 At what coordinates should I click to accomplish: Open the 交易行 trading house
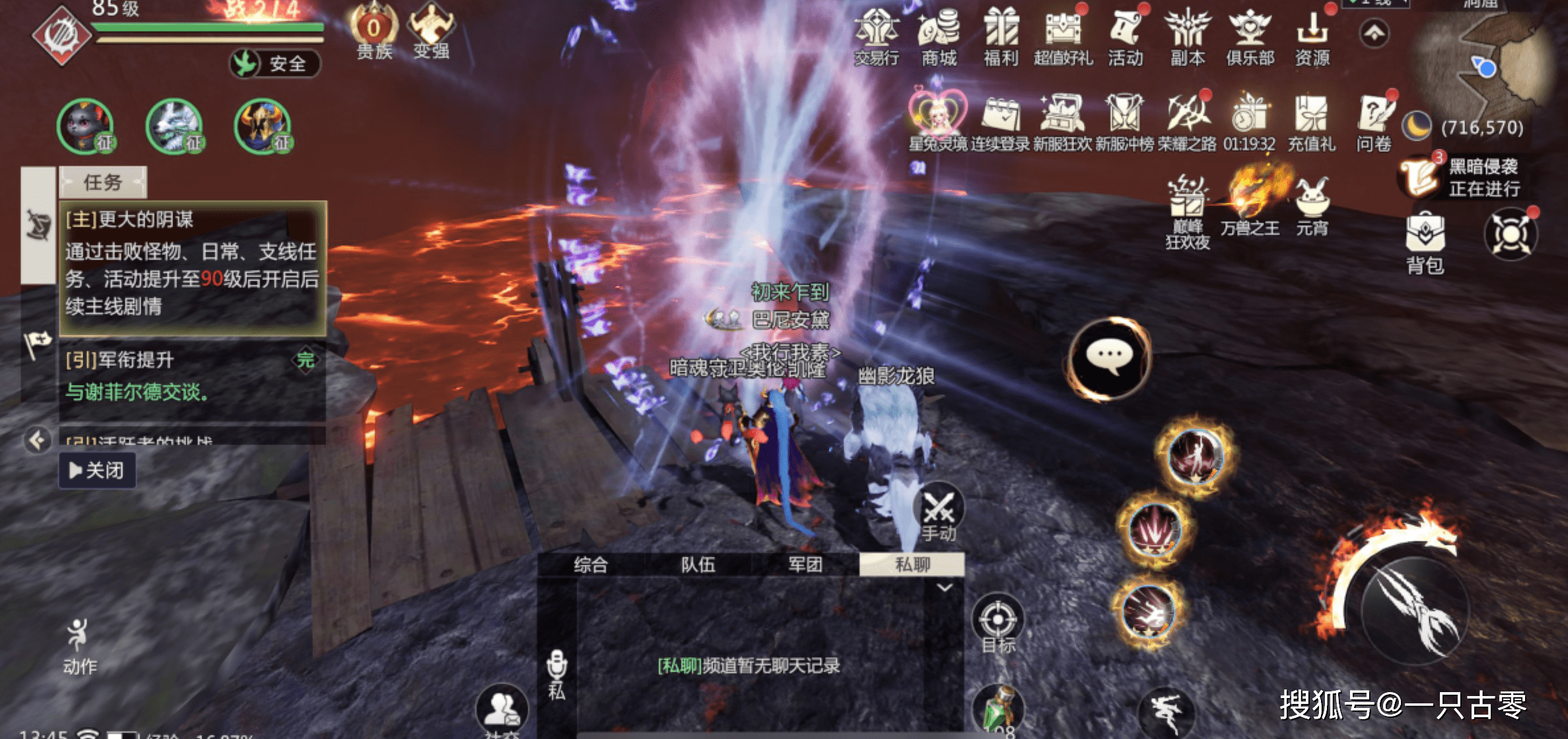point(876,36)
